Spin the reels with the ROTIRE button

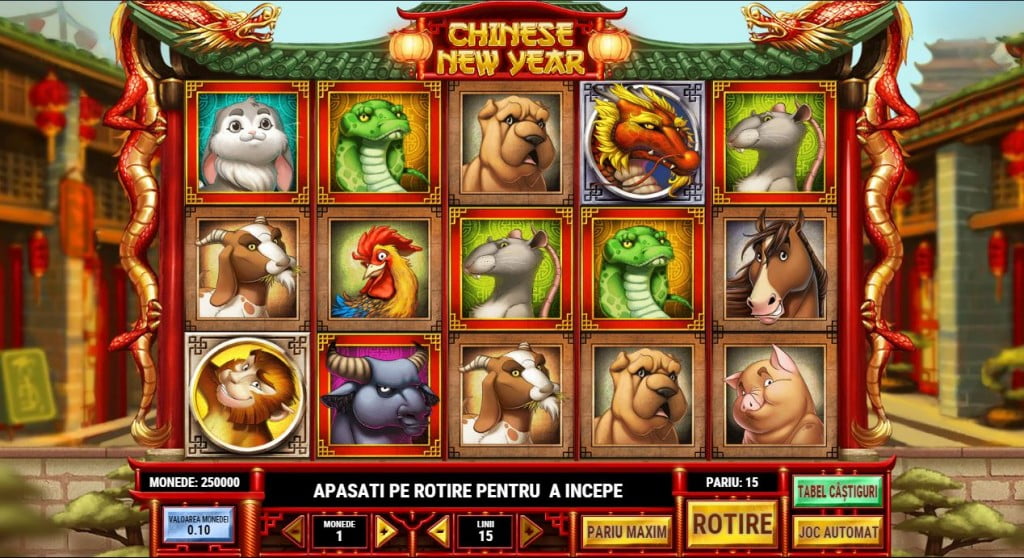click(733, 523)
